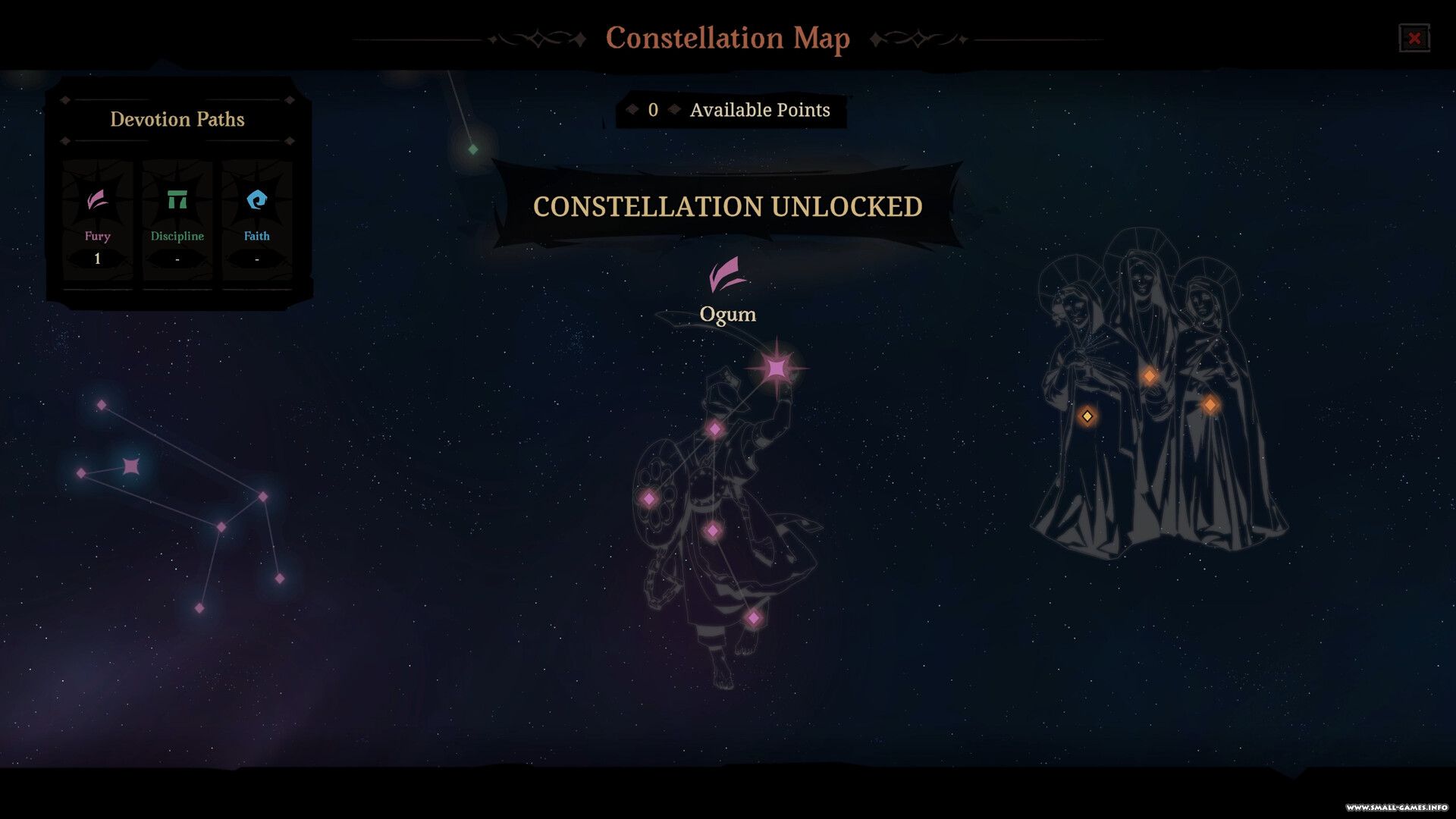
Task: Pick the orange node on the rightmost saint
Action: (x=1210, y=405)
